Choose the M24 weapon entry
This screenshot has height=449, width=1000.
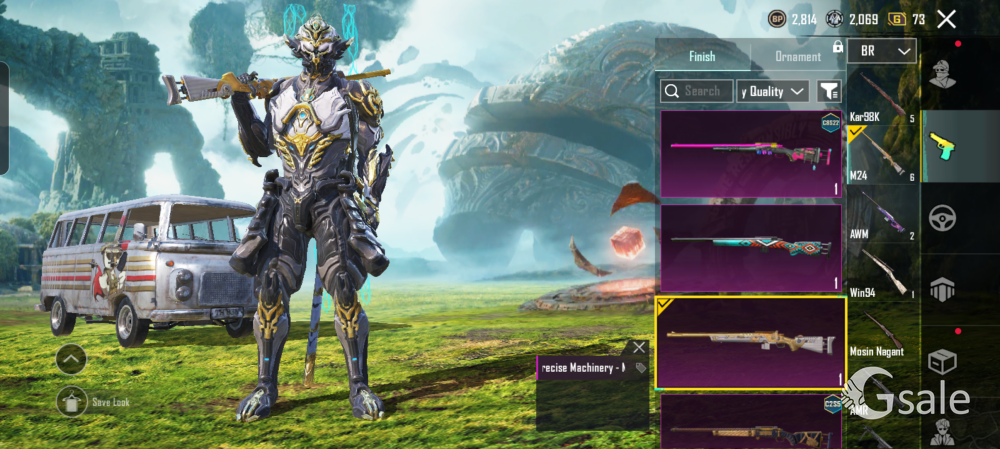882,155
